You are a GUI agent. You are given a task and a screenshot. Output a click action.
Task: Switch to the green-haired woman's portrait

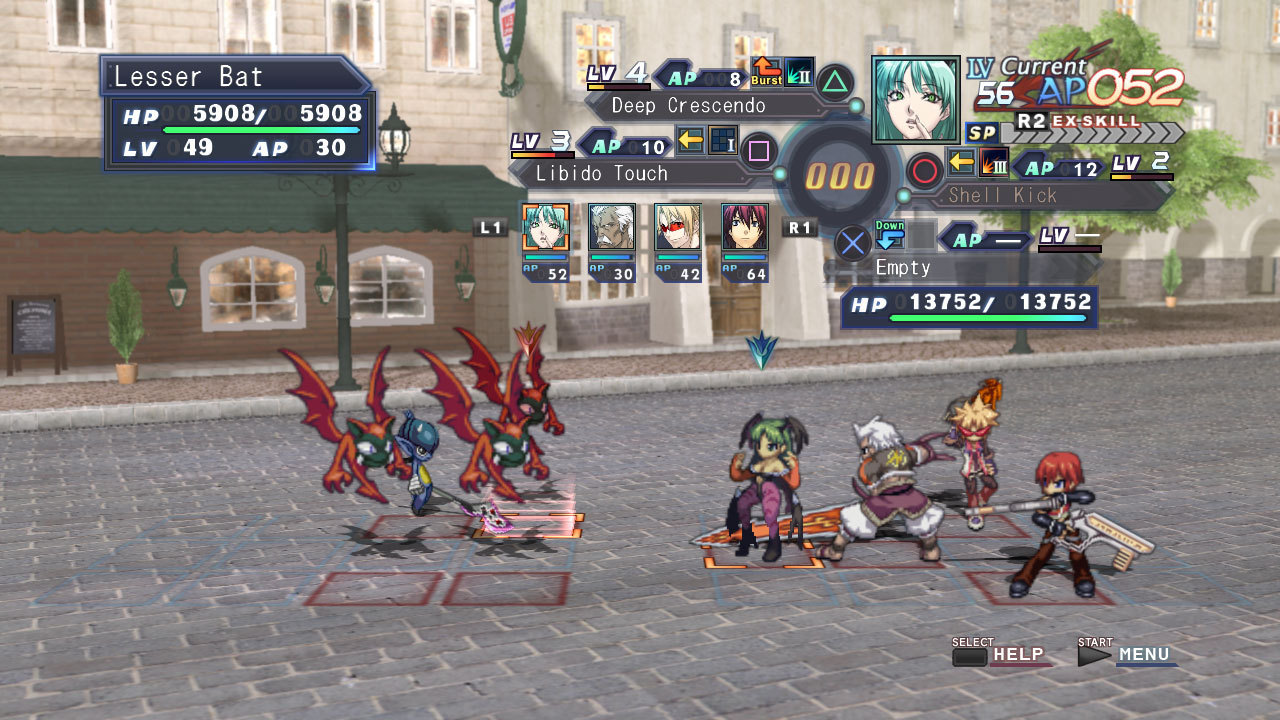[x=546, y=227]
